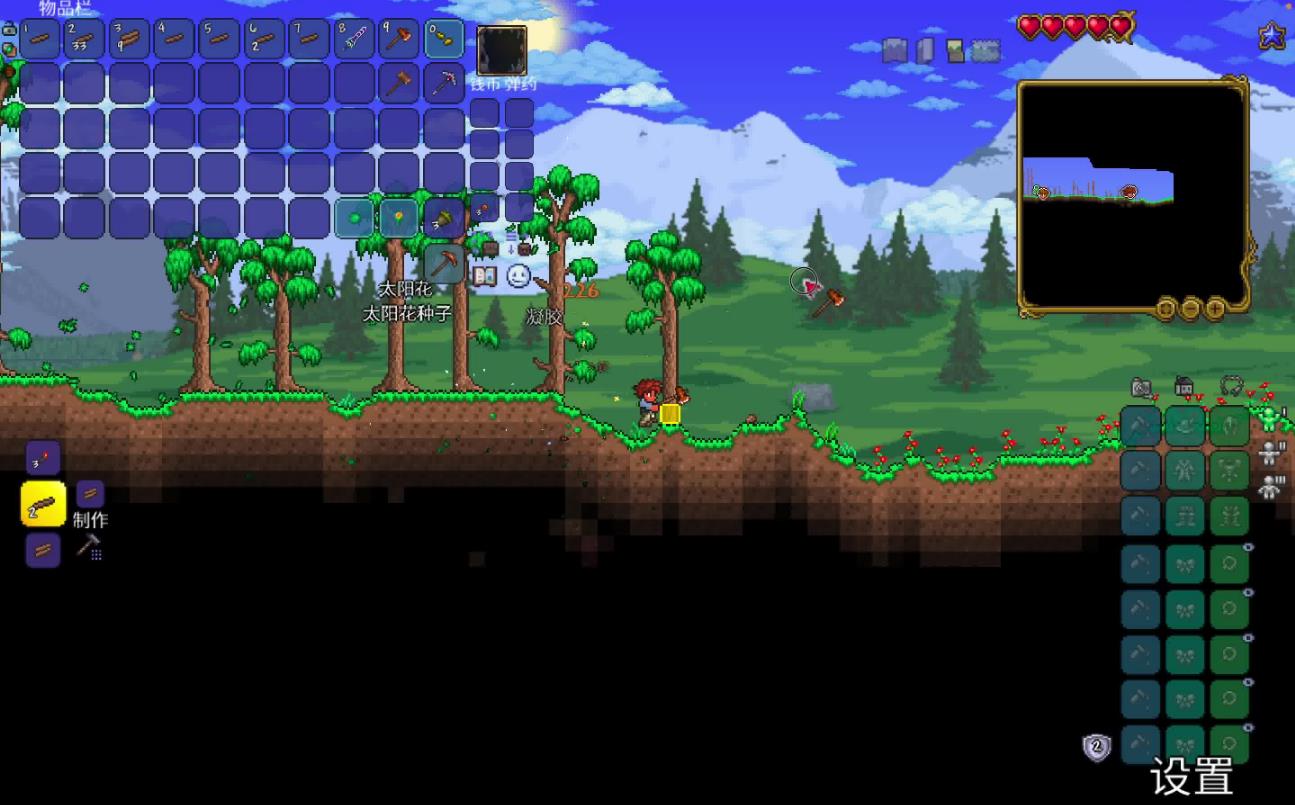Click the defense shield showing 2
This screenshot has height=805, width=1295.
[x=1097, y=746]
